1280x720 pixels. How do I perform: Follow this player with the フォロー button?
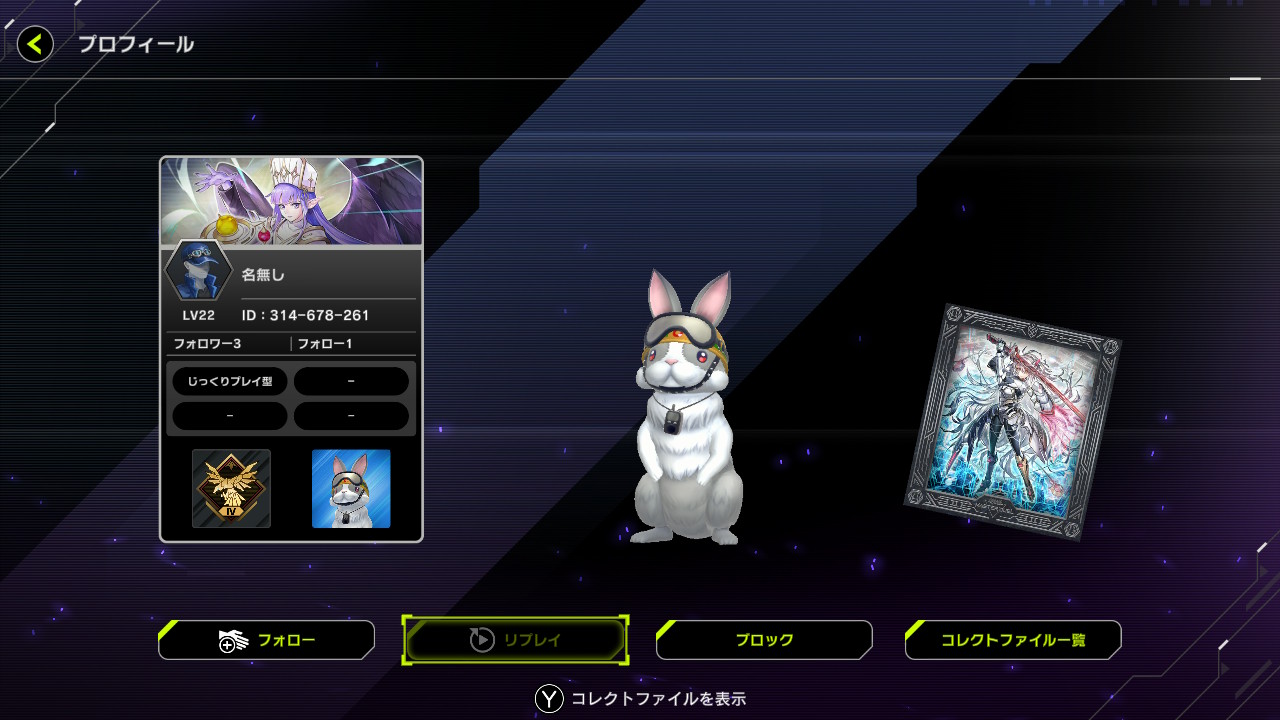coord(267,640)
